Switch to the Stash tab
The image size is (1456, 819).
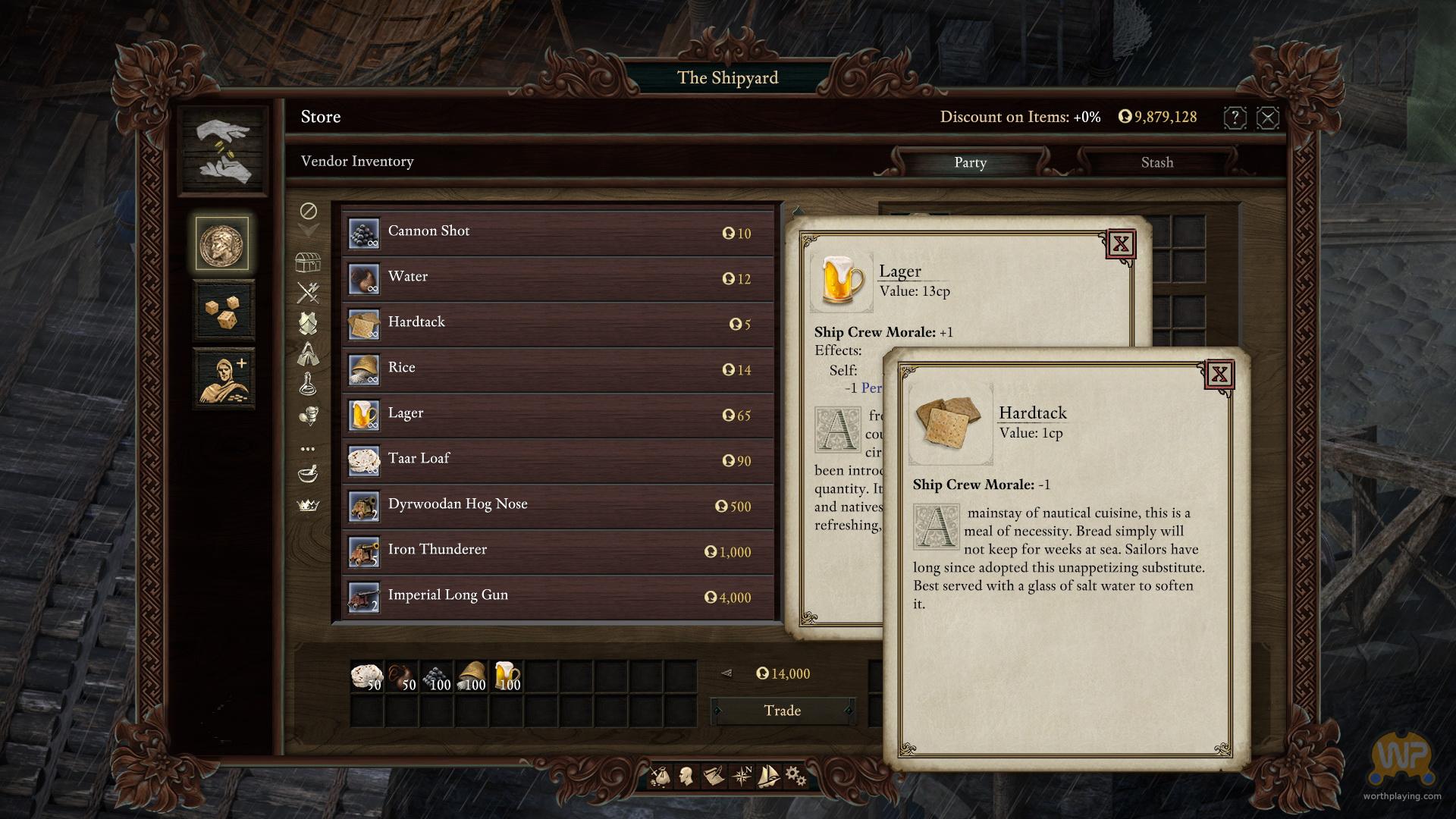1156,162
